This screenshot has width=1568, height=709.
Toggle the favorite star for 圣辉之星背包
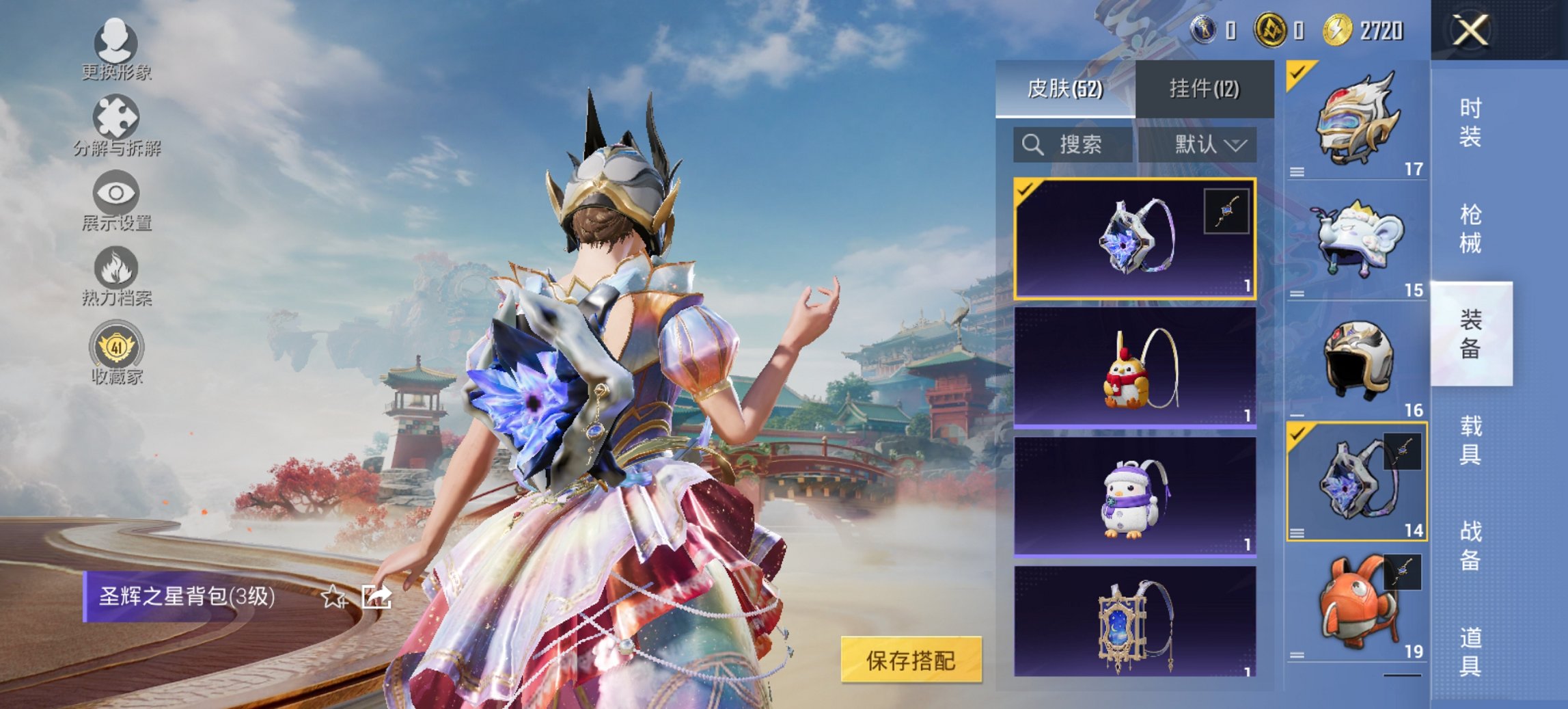tap(333, 598)
